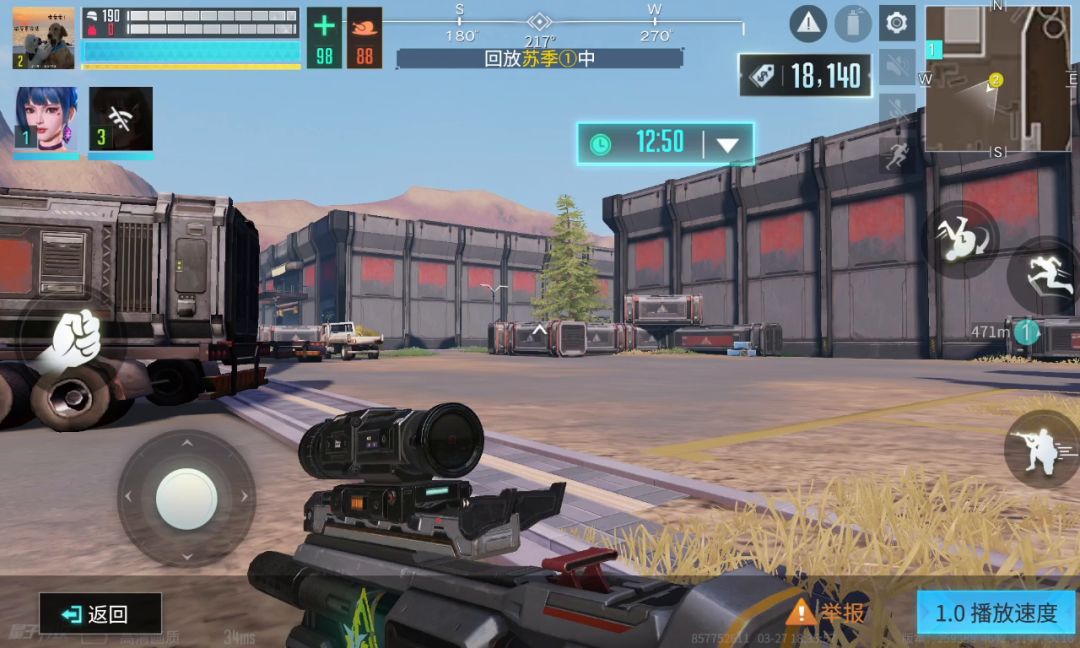Use the green plus healing item

click(x=324, y=38)
